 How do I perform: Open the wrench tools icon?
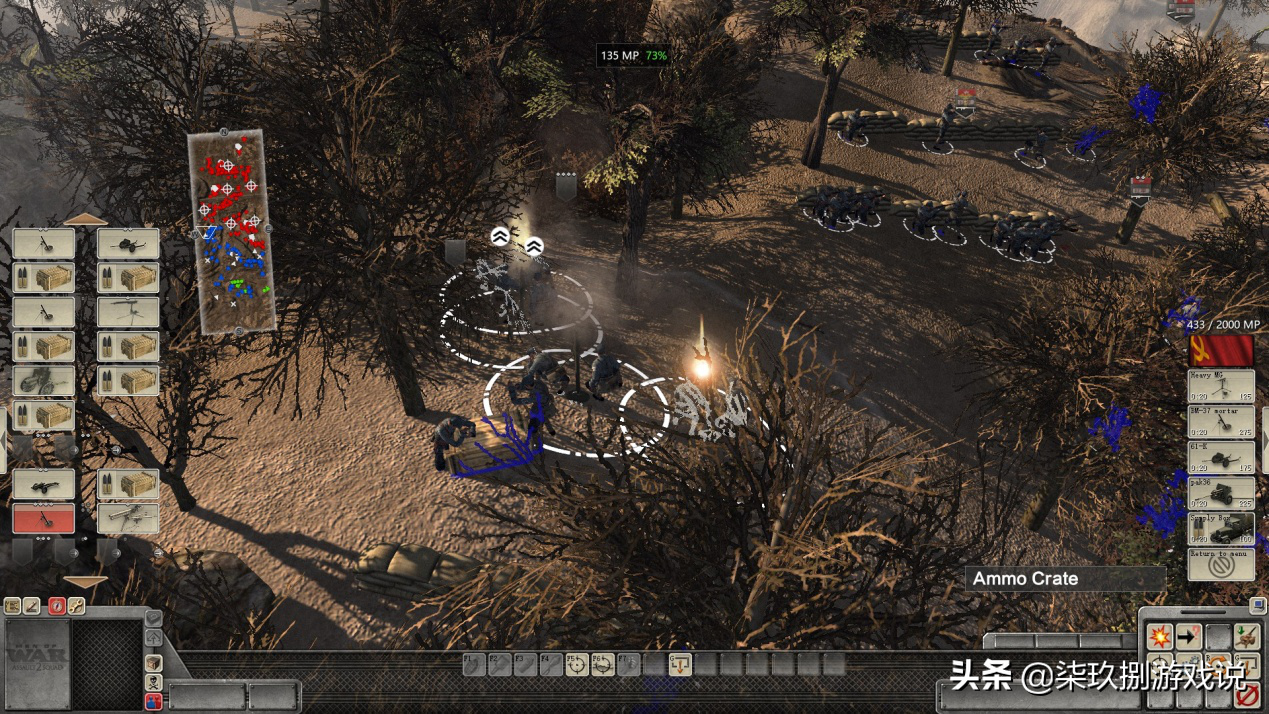76,606
